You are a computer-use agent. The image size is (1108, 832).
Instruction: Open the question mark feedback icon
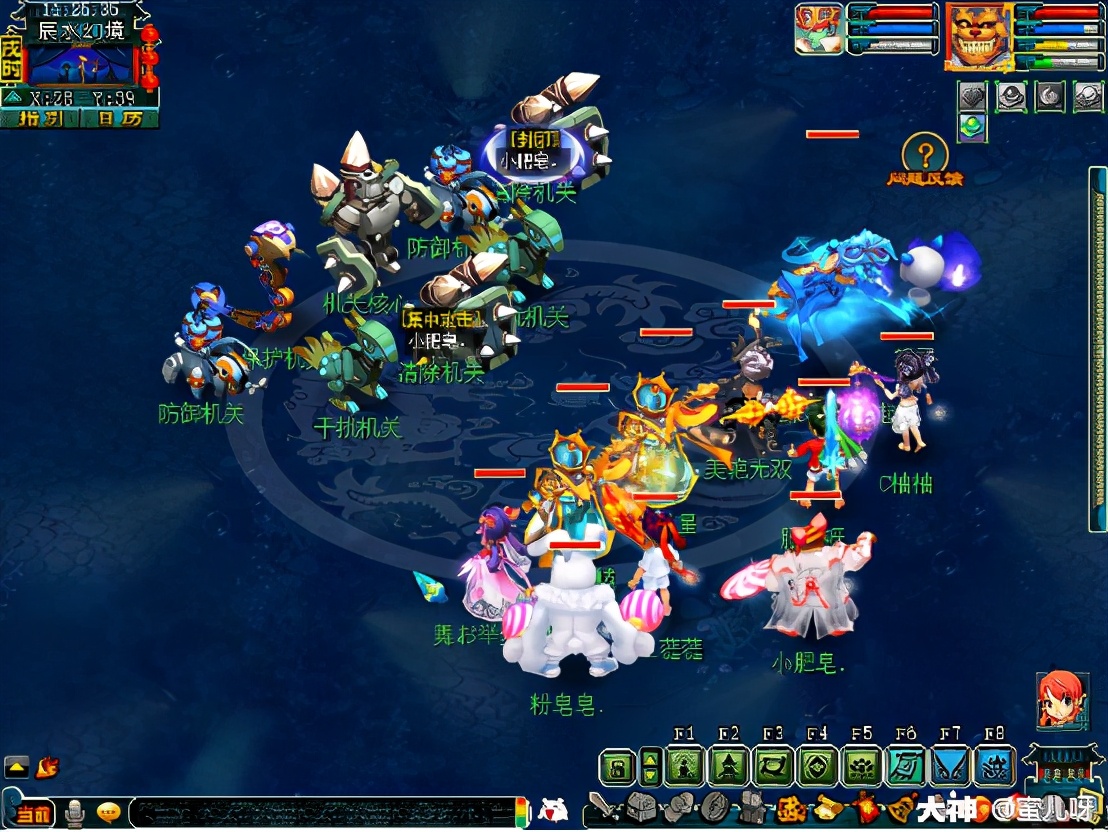tap(925, 154)
